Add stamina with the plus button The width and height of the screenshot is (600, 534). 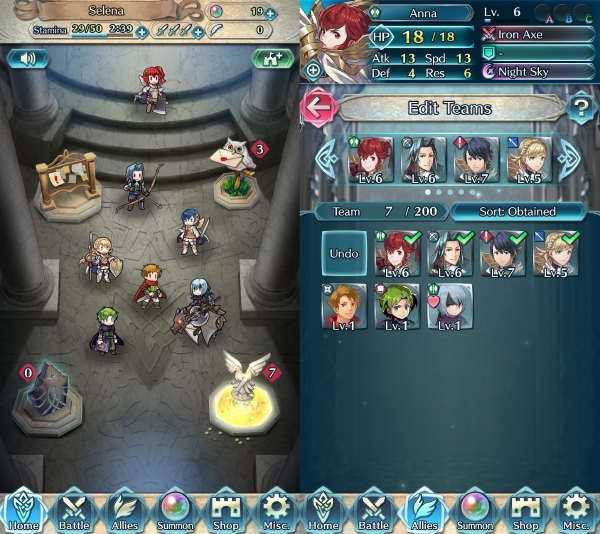tap(141, 31)
